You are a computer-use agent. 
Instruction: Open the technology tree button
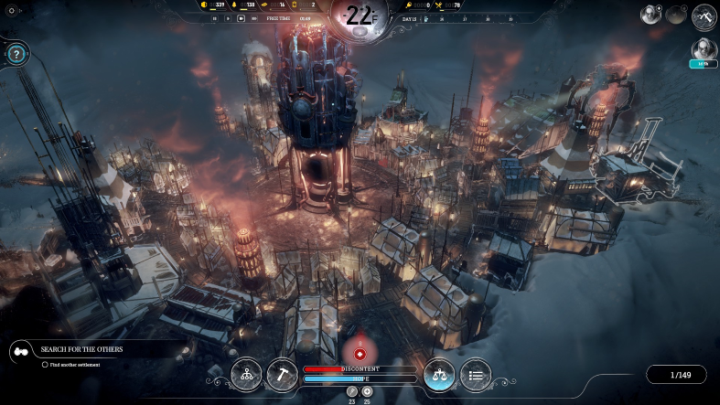pos(246,374)
